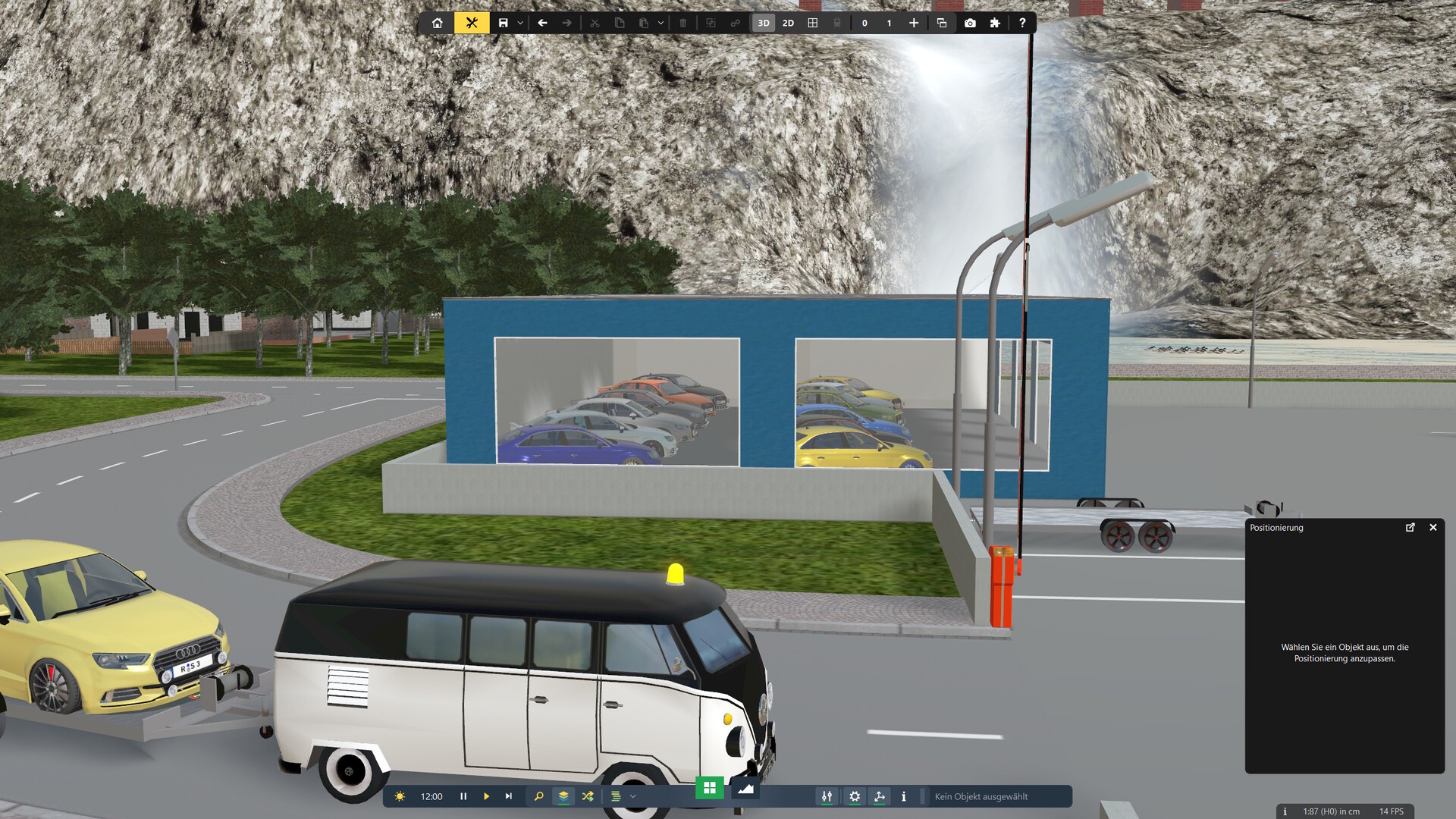Close the Positionierung panel
Image resolution: width=1456 pixels, height=819 pixels.
click(x=1433, y=527)
